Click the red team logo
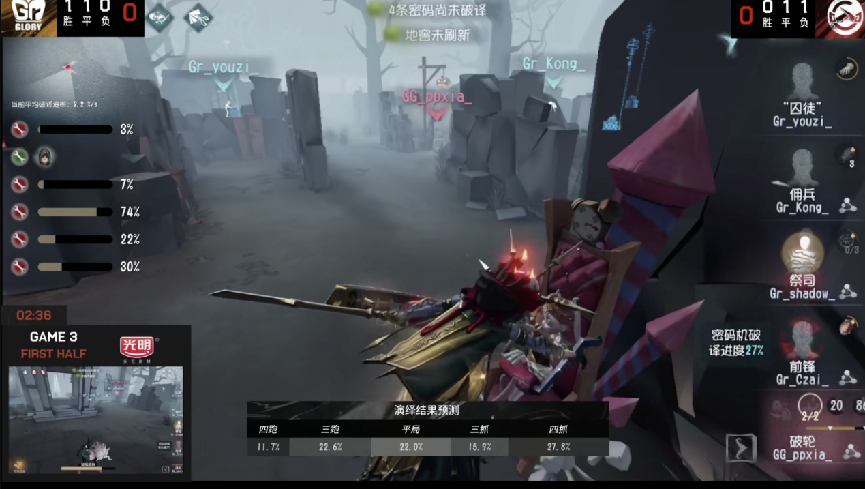This screenshot has height=489, width=865. tap(844, 17)
